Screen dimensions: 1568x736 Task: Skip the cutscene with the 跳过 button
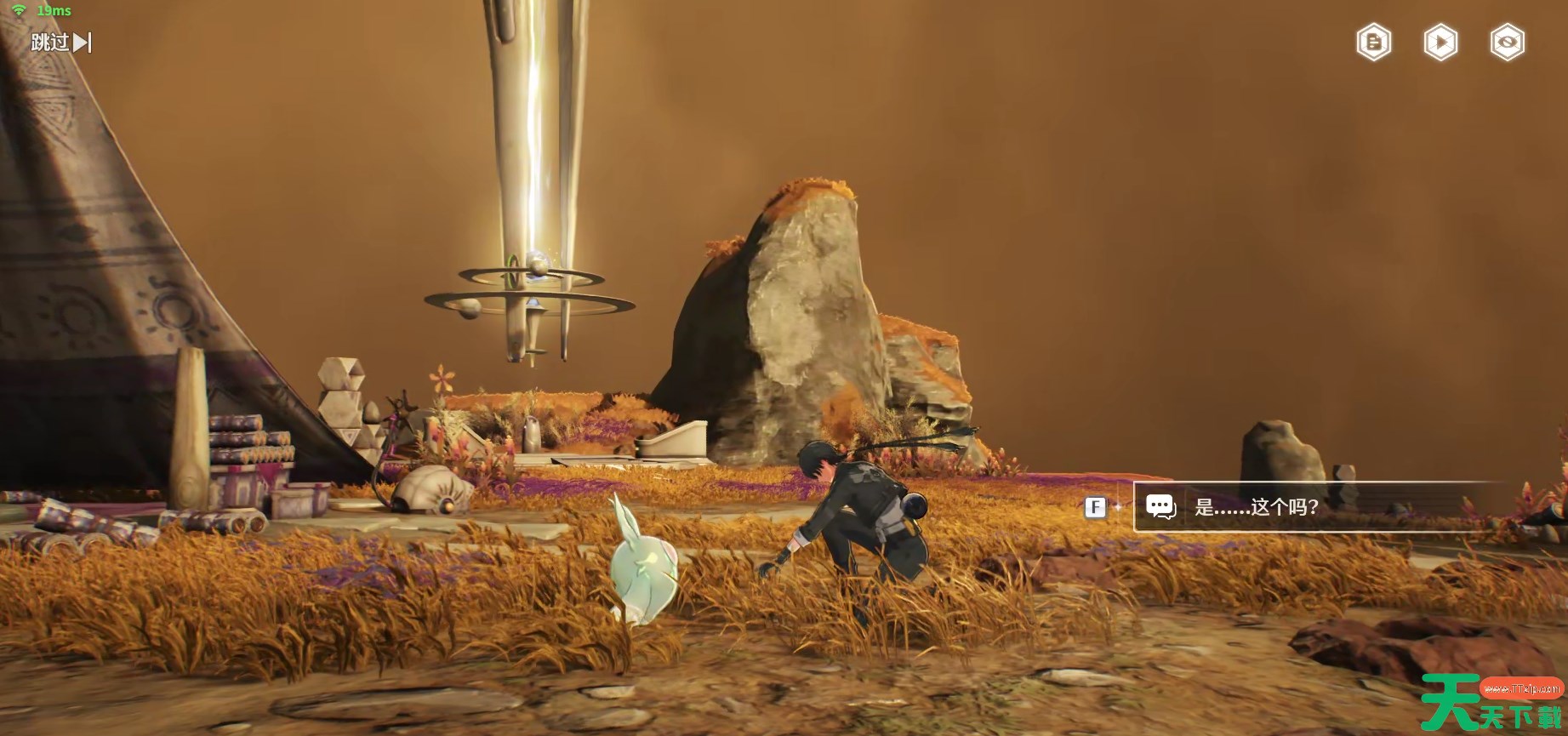(60, 42)
